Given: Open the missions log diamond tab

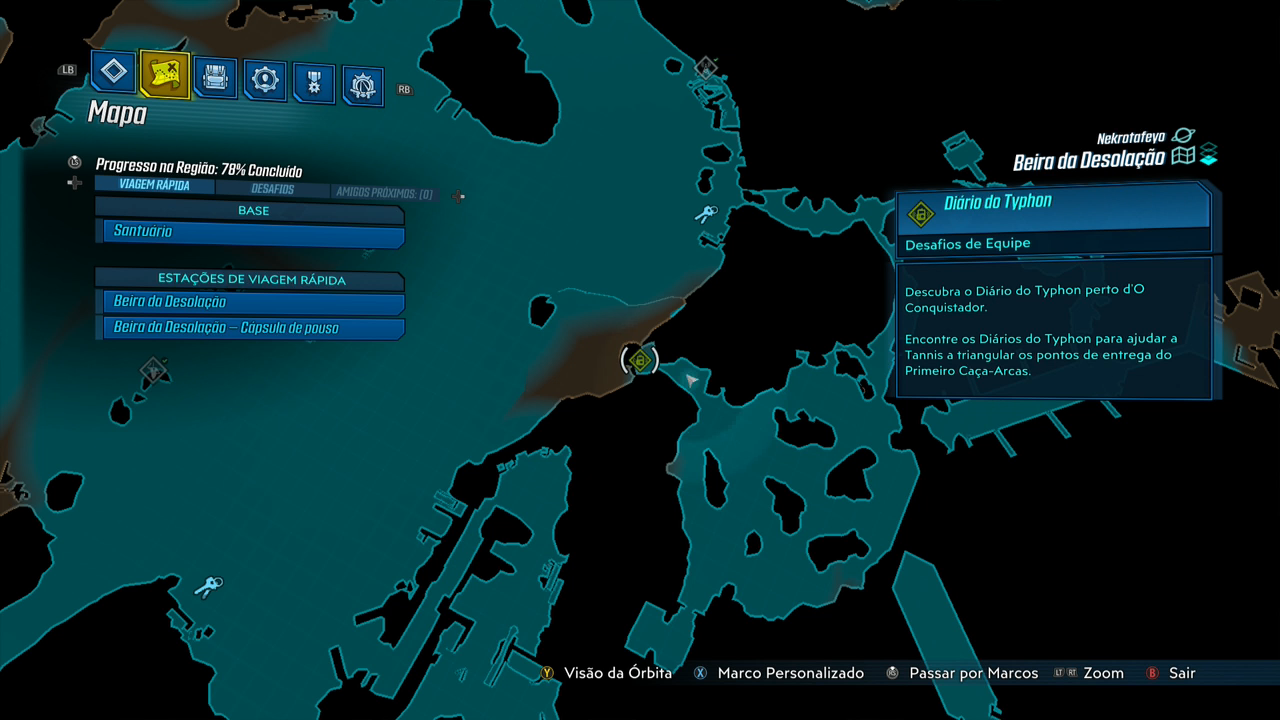Looking at the screenshot, I should (x=114, y=72).
